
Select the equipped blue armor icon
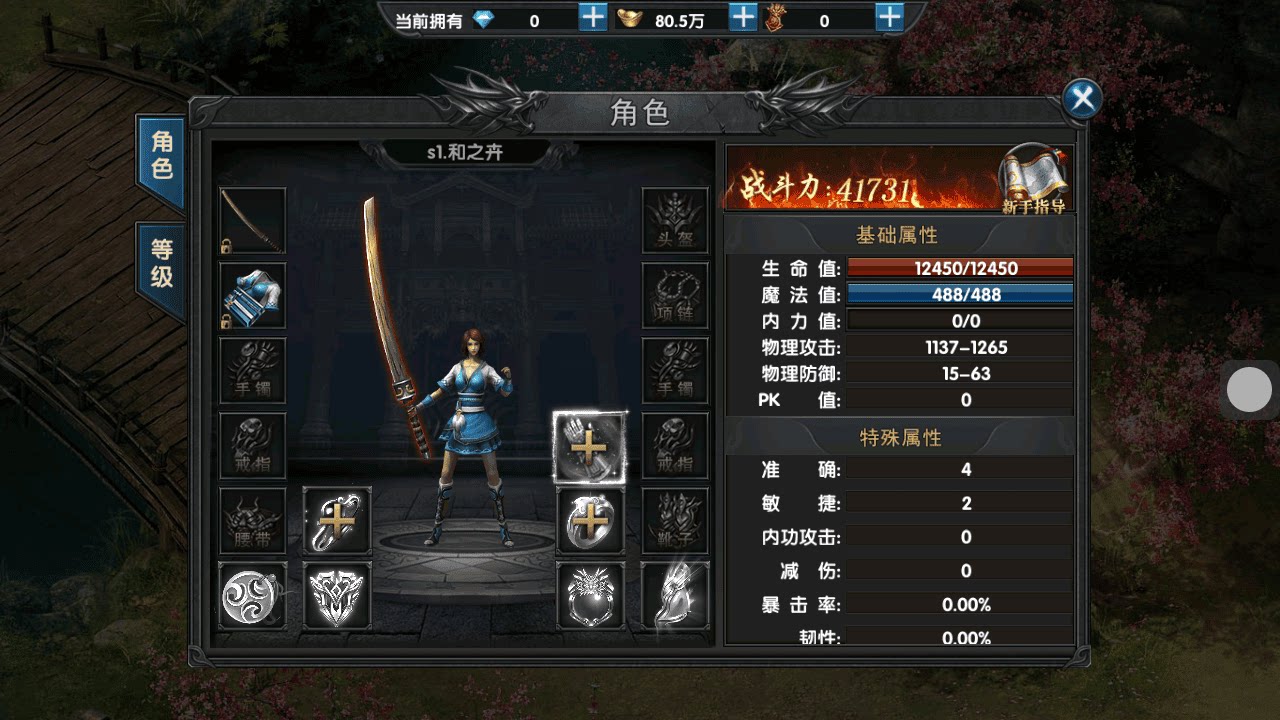click(x=252, y=297)
